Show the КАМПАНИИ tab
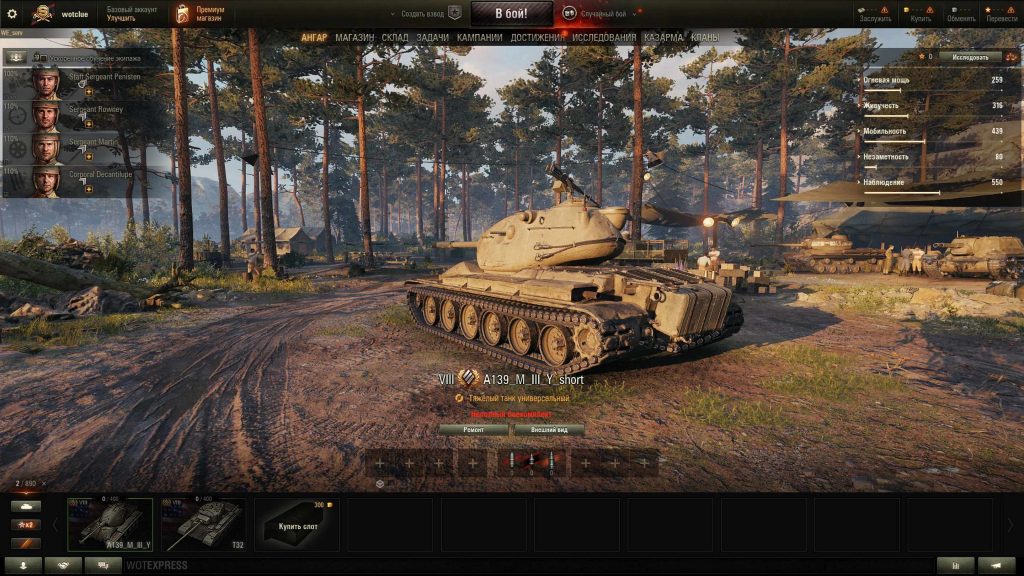This screenshot has height=576, width=1024. click(x=479, y=38)
